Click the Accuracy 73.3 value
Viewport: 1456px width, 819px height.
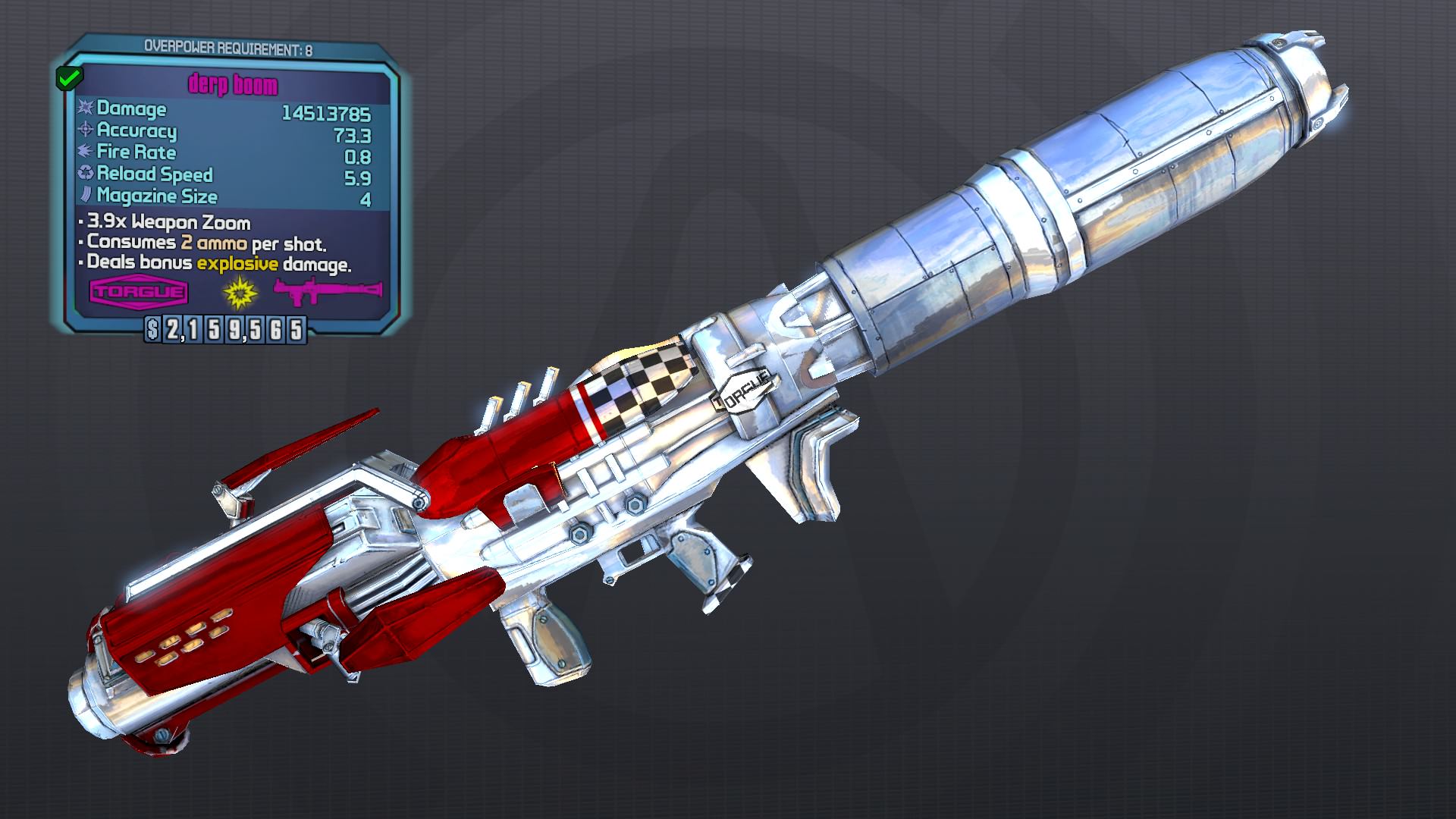click(x=352, y=132)
